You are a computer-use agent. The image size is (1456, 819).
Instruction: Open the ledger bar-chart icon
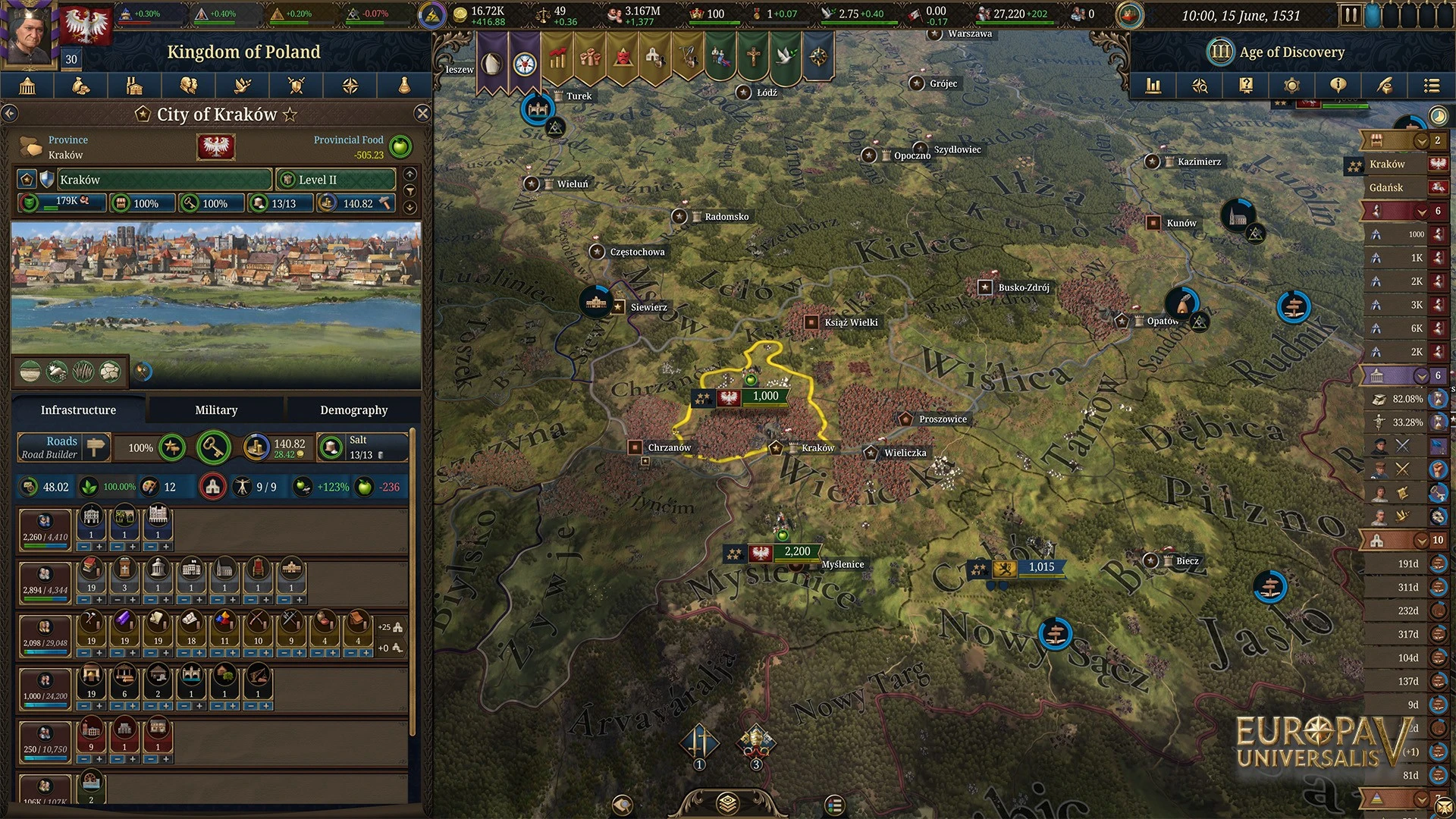click(x=1153, y=86)
